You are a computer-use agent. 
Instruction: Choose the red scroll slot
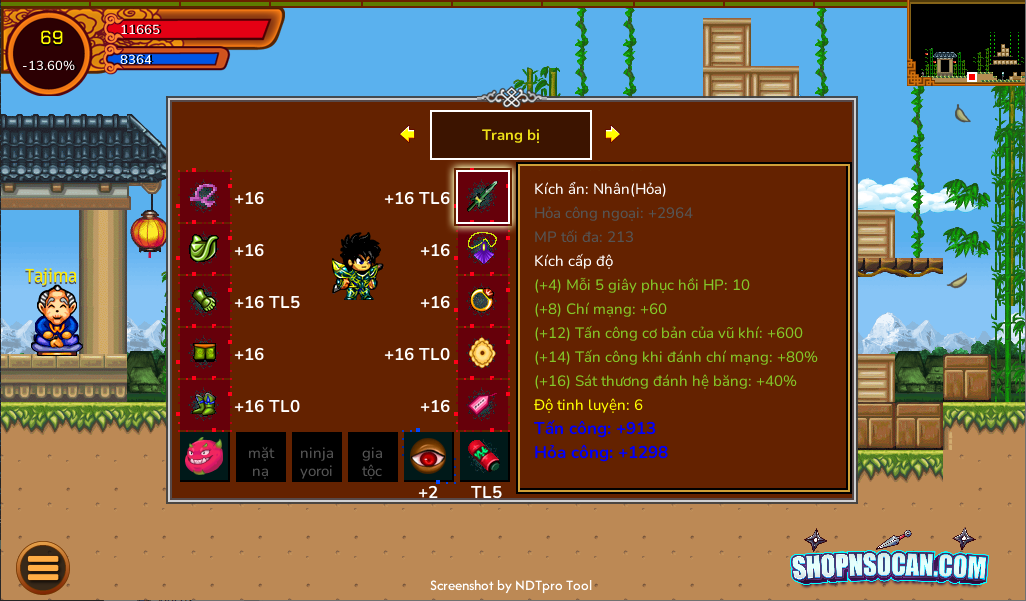click(484, 457)
